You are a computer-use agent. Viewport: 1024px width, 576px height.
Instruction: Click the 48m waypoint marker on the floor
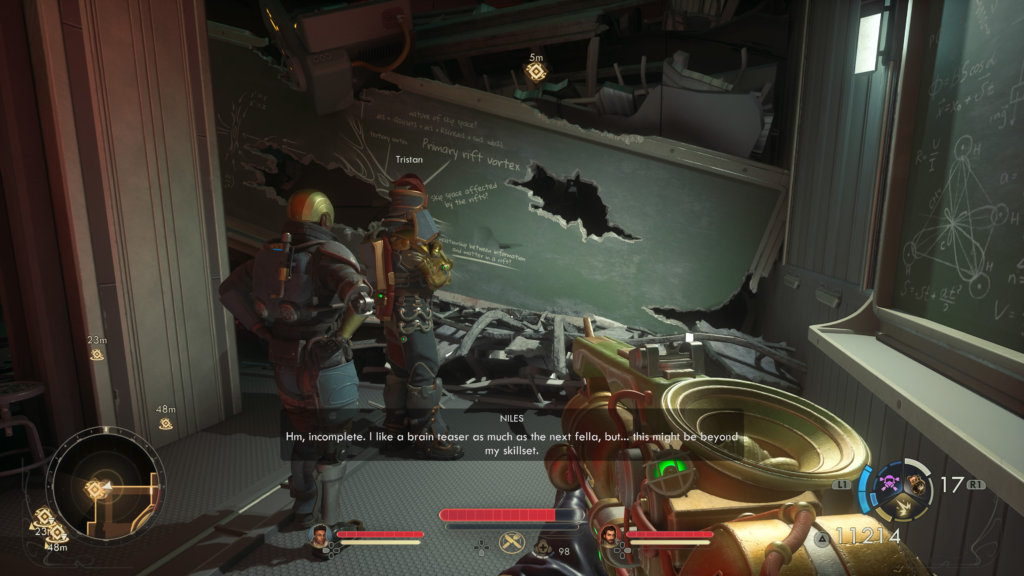pyautogui.click(x=165, y=424)
